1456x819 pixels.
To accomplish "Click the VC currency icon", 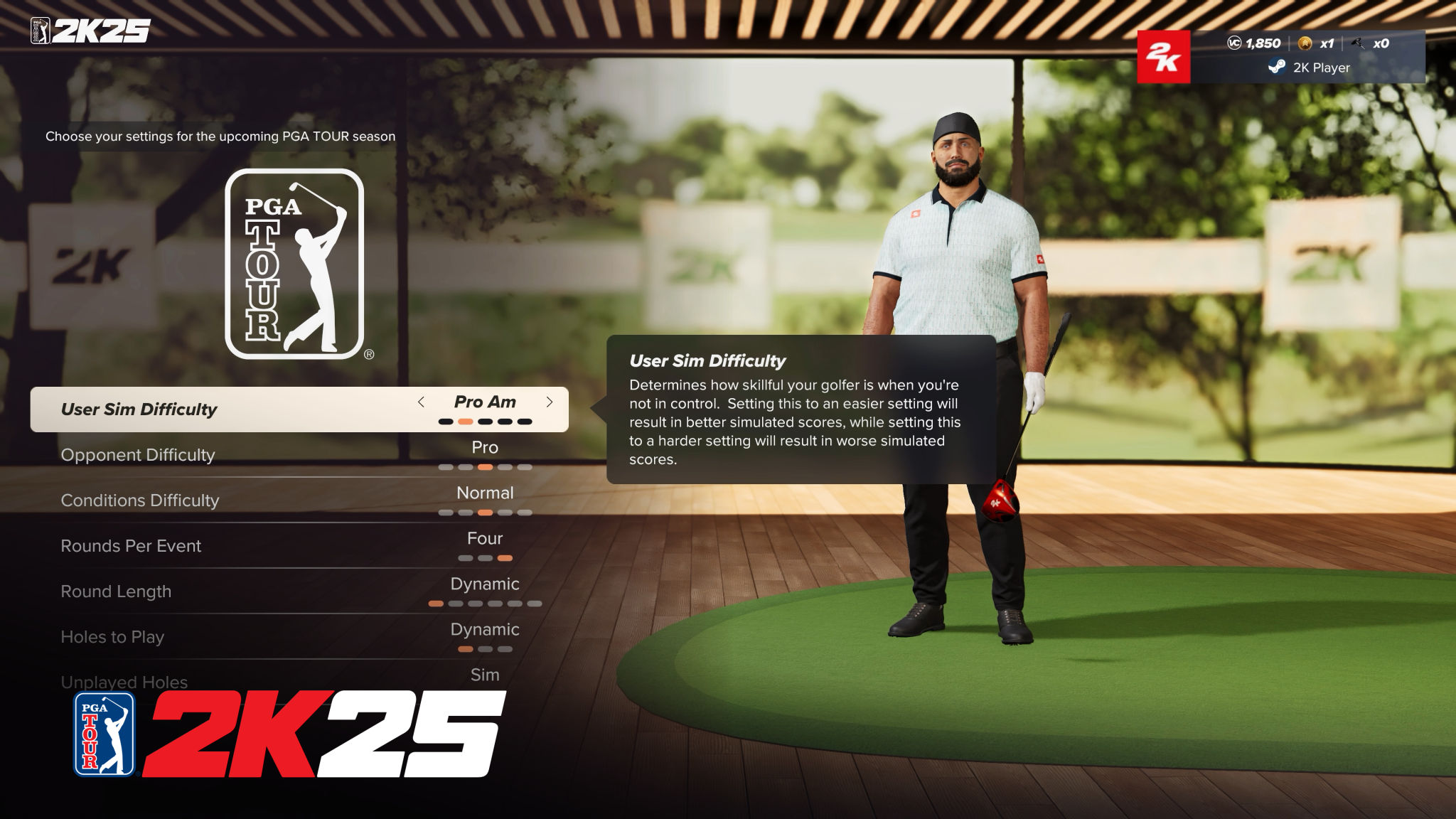I will pos(1234,43).
